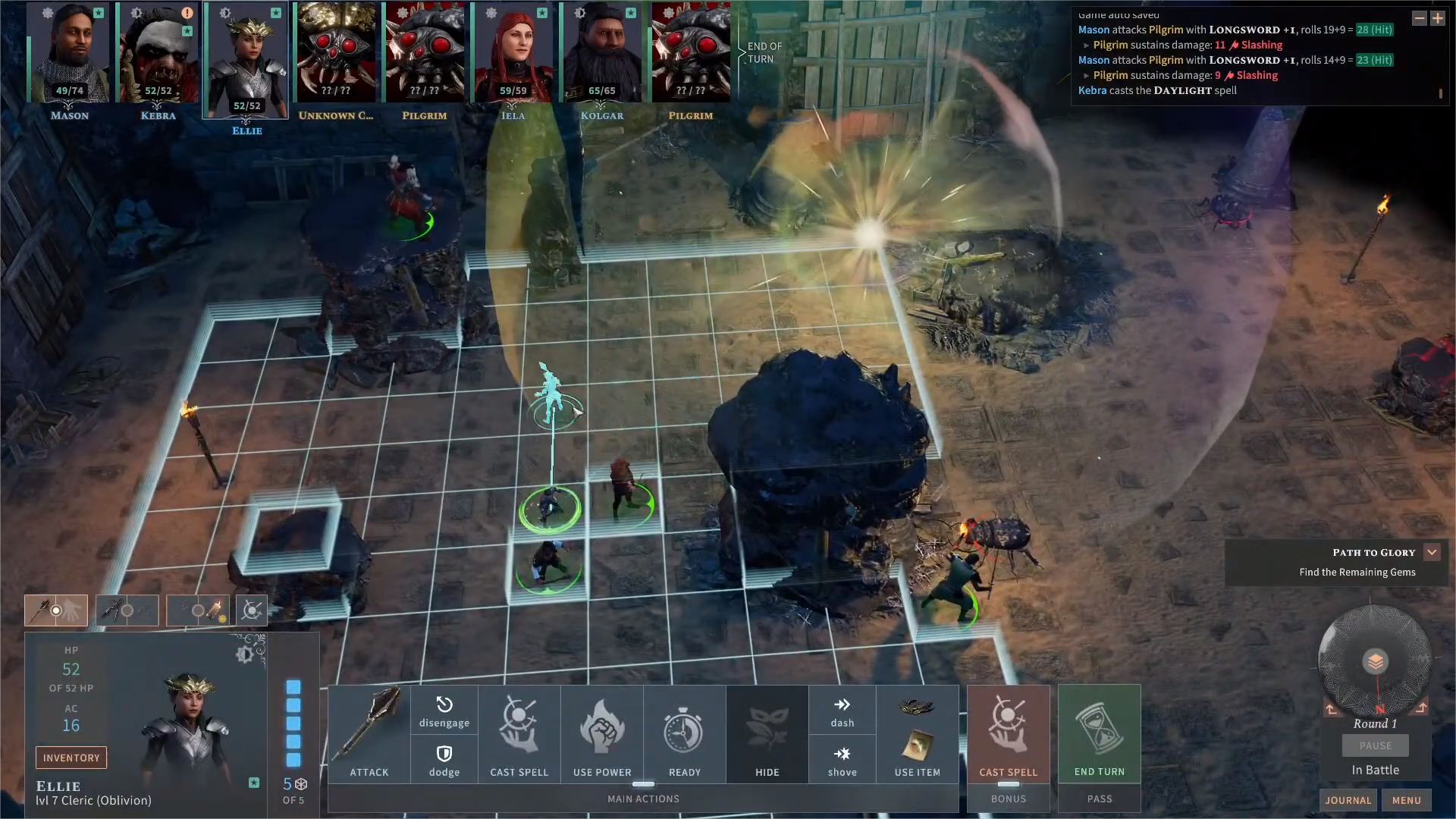1456x819 pixels.
Task: Click the Use Power action
Action: tap(602, 733)
